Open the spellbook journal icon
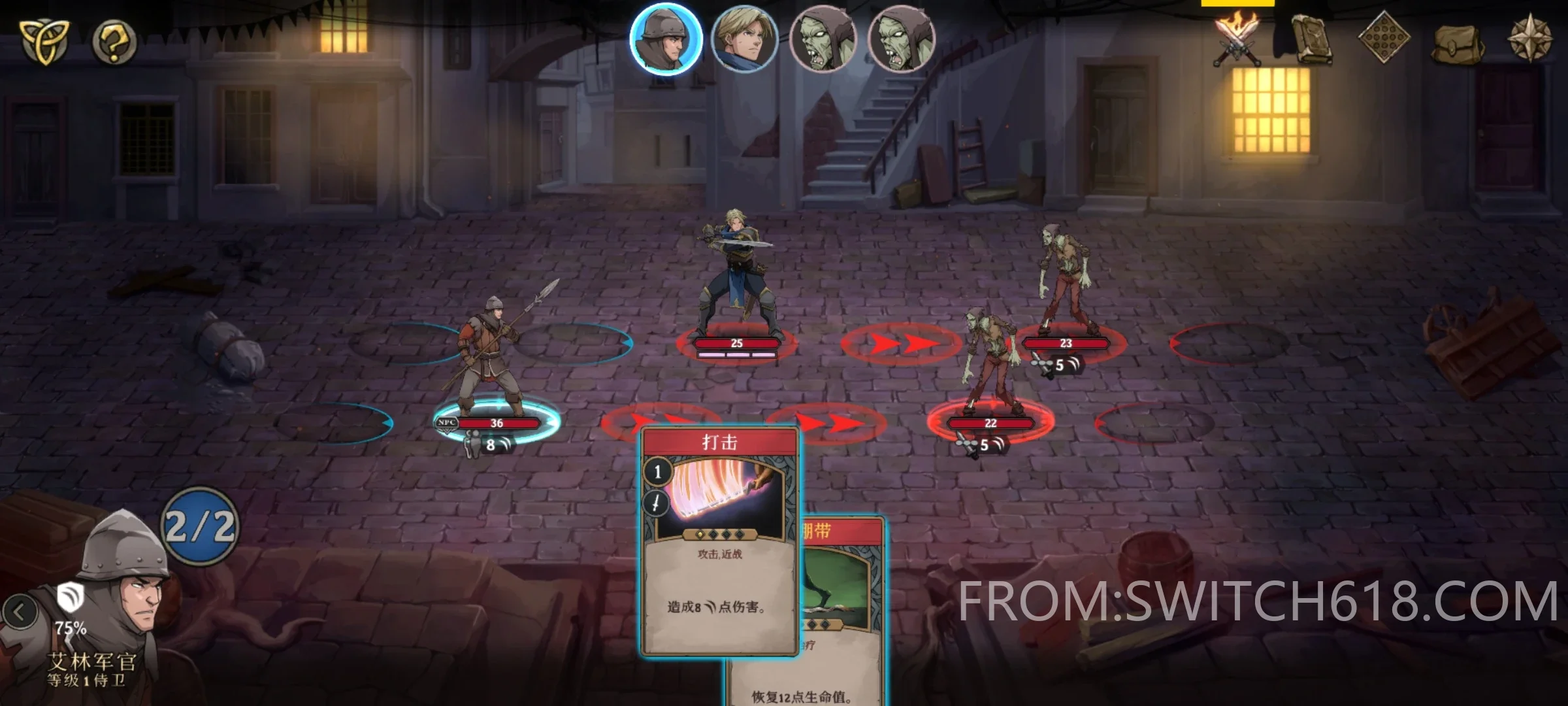 1311,39
